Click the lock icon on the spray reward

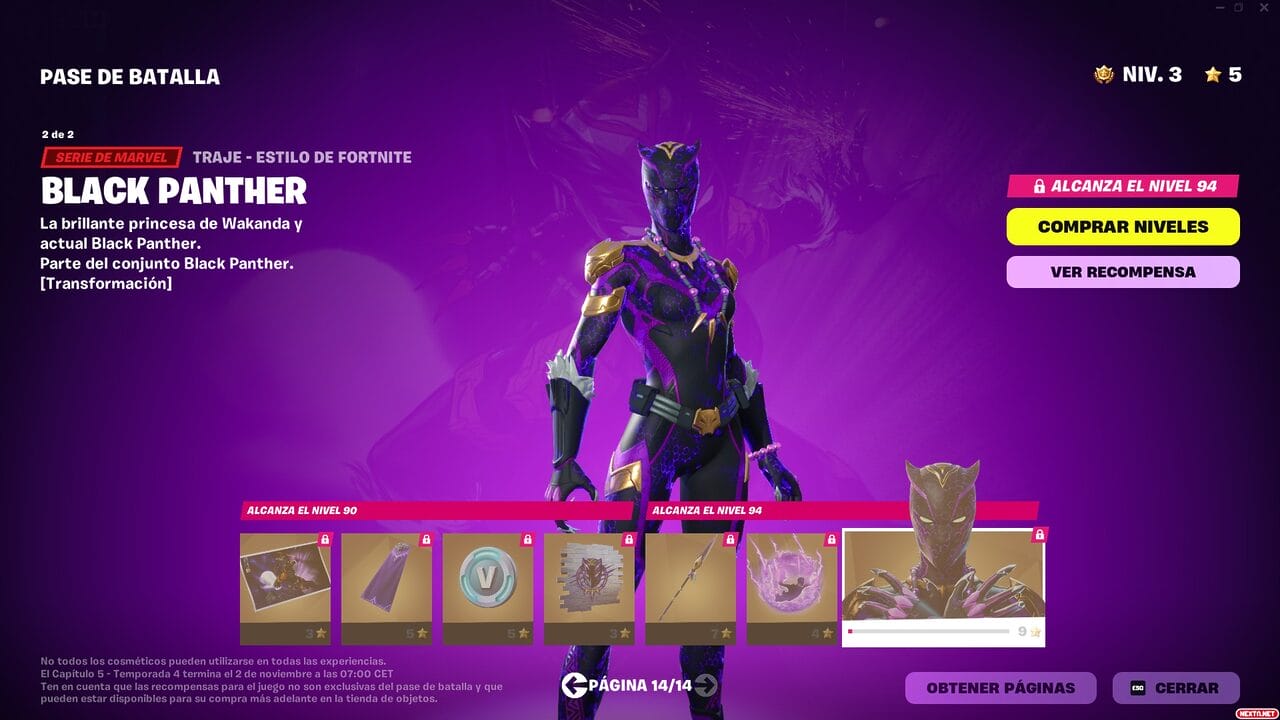point(628,540)
